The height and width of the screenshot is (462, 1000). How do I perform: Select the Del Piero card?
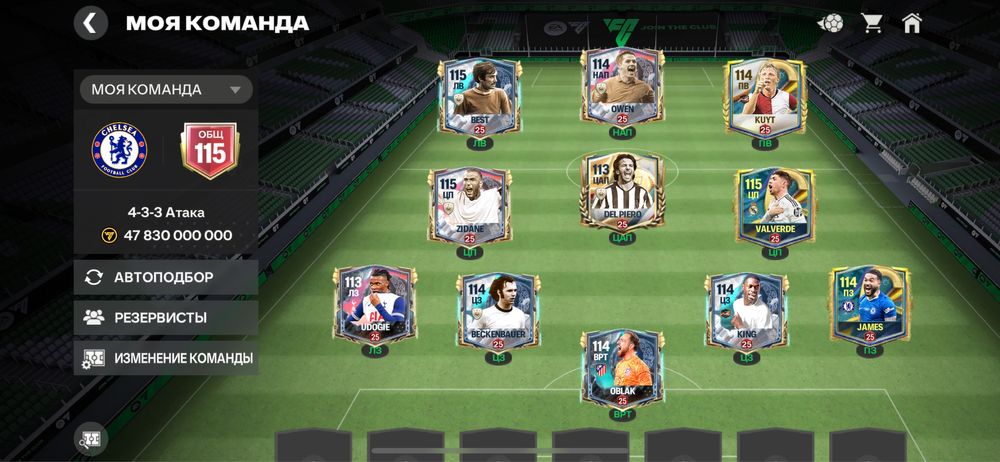[622, 190]
